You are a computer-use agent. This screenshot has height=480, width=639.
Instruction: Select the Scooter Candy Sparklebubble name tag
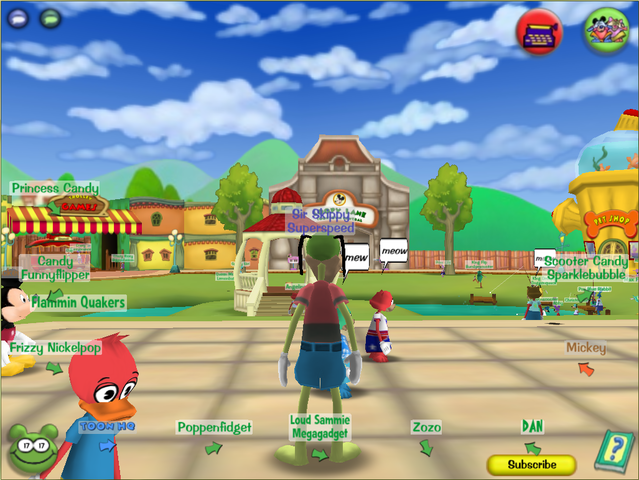586,267
